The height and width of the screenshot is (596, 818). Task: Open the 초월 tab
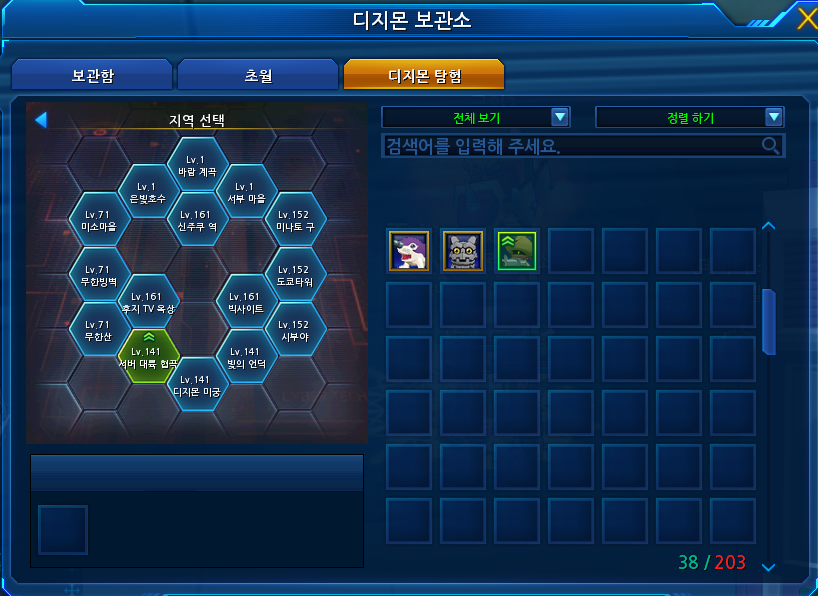click(258, 75)
